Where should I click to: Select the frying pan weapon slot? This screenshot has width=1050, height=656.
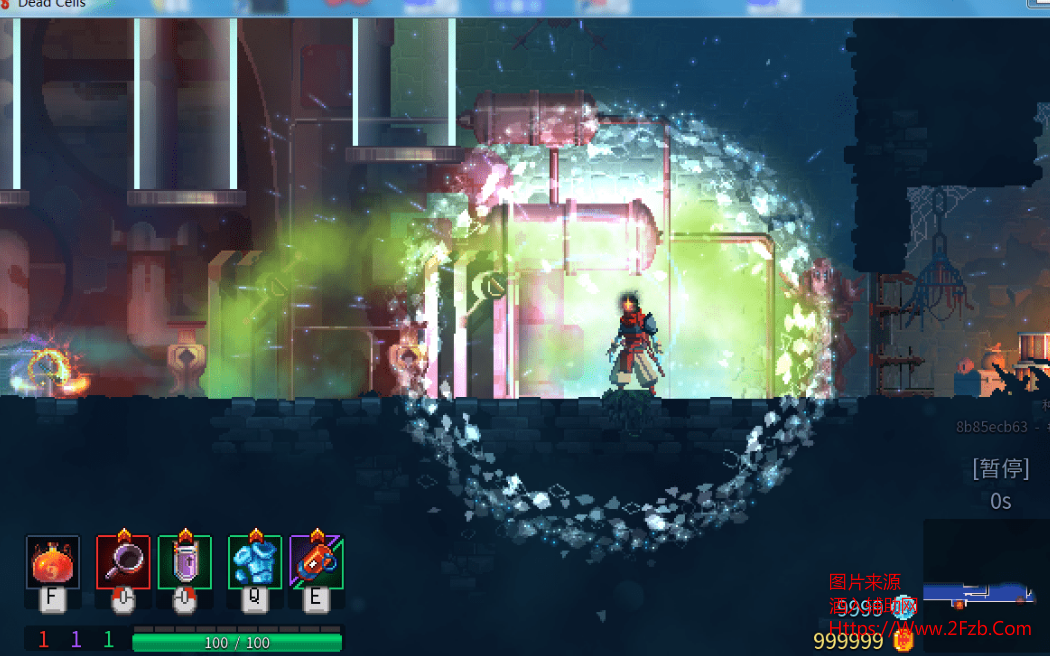[123, 563]
